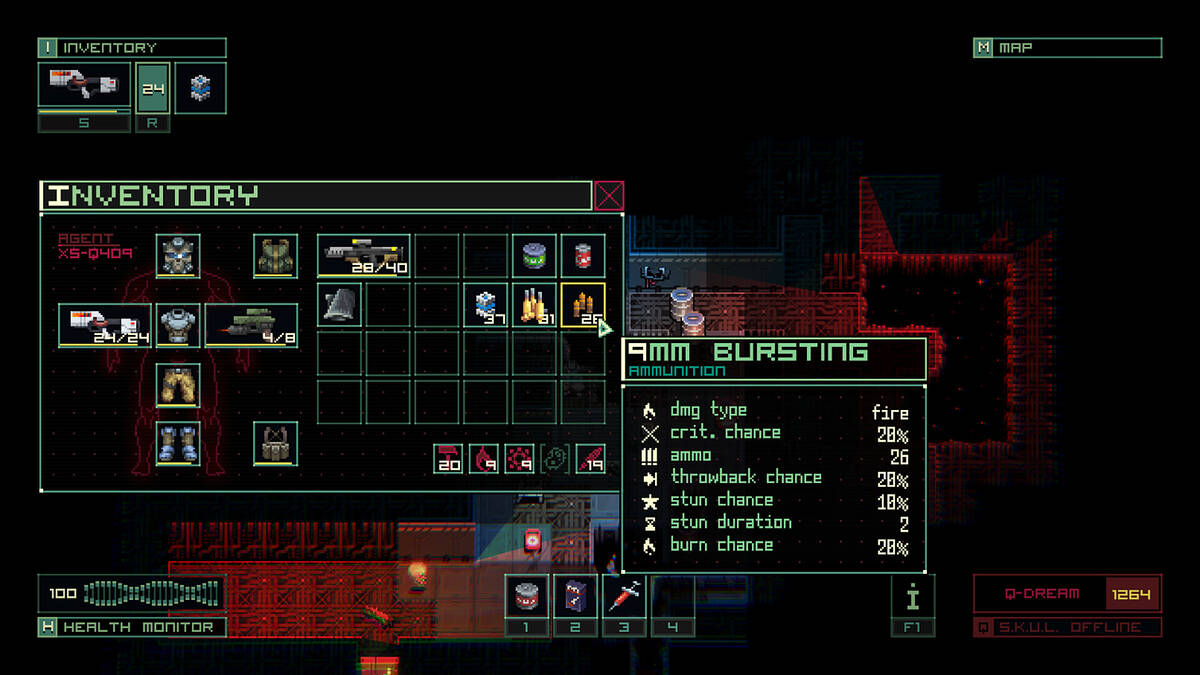Select the blue armored boots slot

pyautogui.click(x=178, y=443)
